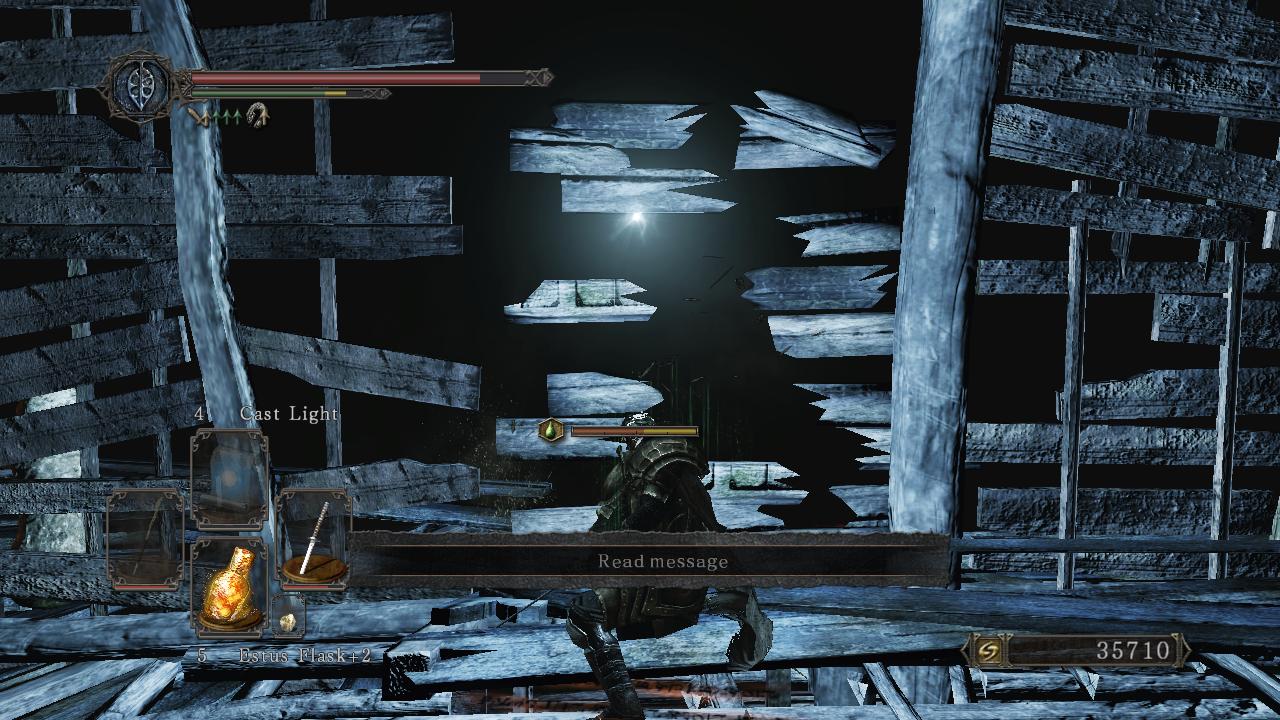Click the enemy's poison status orb icon
Screen dimensions: 1280x720
[551, 430]
